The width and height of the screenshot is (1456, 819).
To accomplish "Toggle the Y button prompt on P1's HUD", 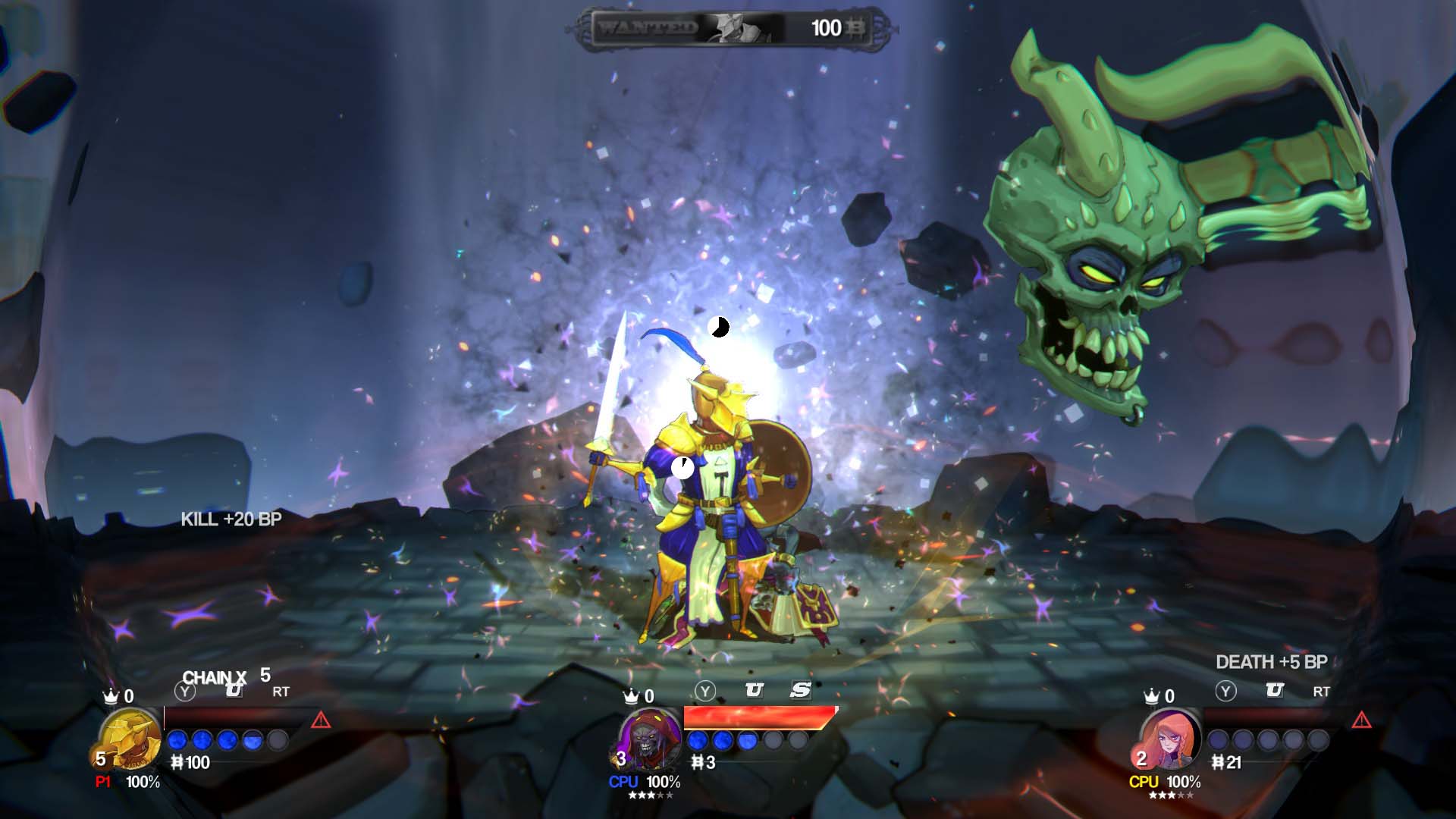I will [x=185, y=690].
